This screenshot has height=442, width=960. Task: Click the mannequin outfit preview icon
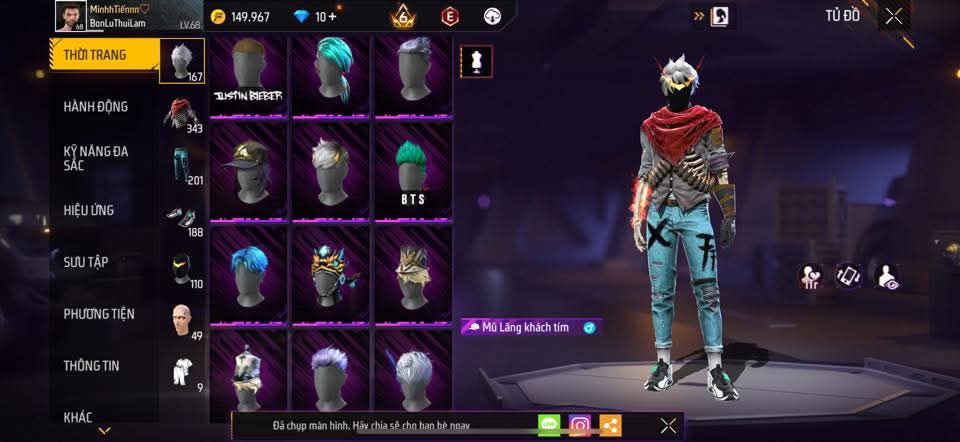[x=474, y=61]
